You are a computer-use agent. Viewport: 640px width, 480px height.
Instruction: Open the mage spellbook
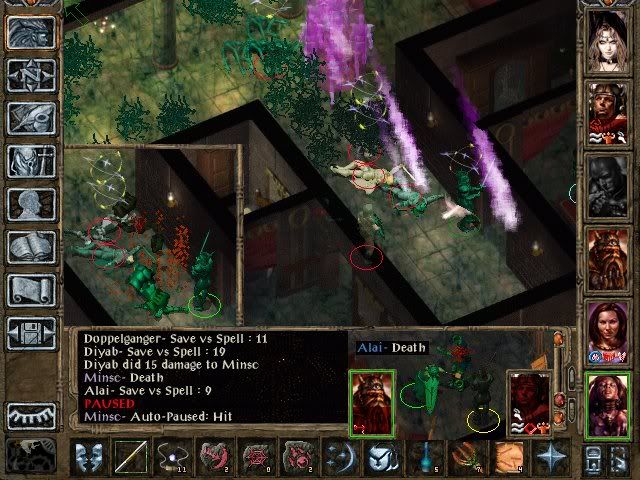32,246
